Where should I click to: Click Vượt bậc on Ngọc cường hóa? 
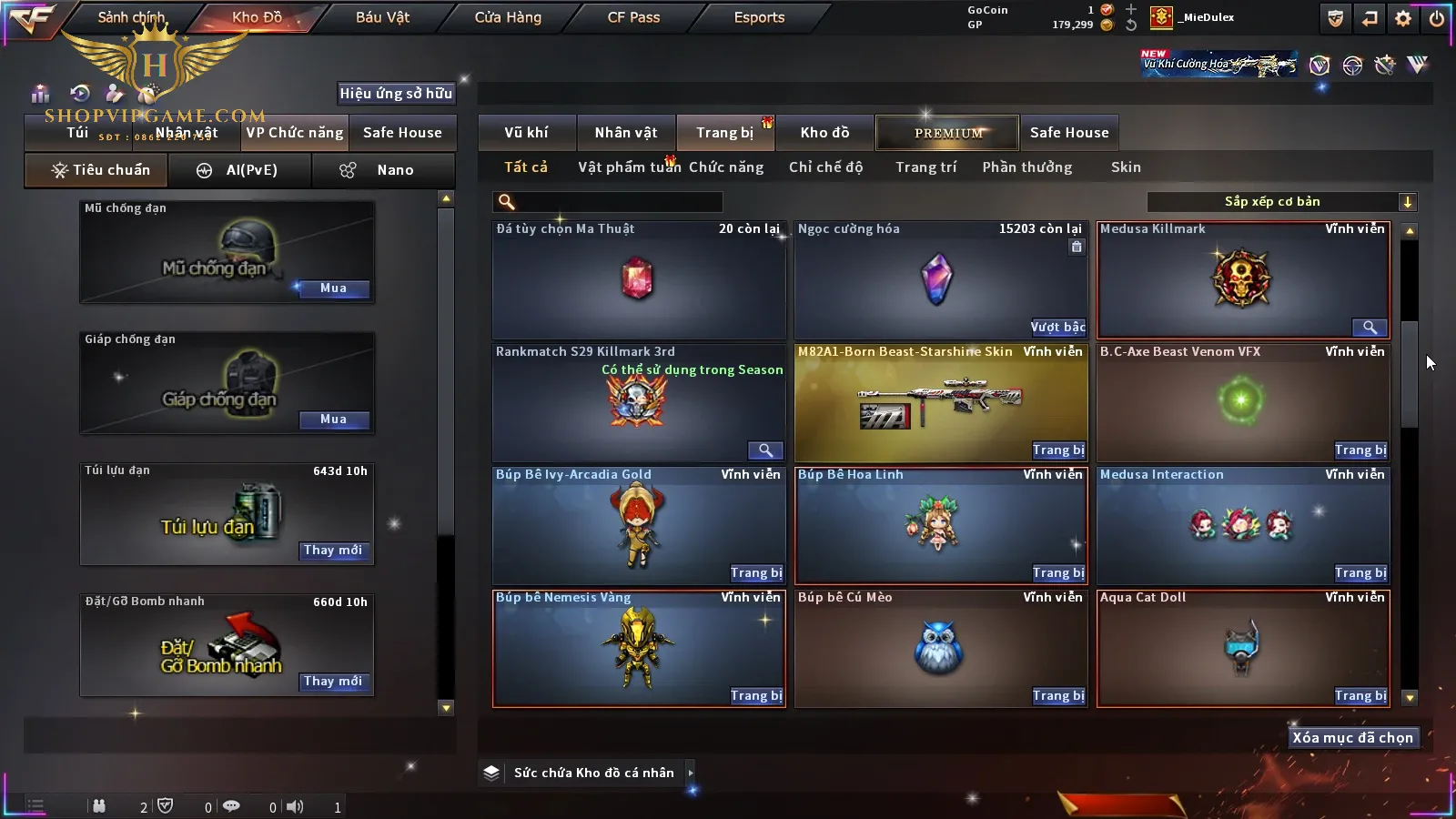(x=1057, y=328)
